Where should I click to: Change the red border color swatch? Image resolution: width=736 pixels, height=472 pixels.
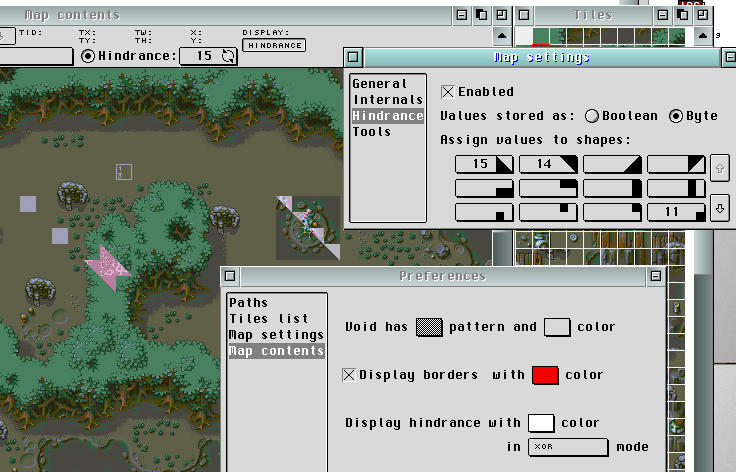point(545,375)
